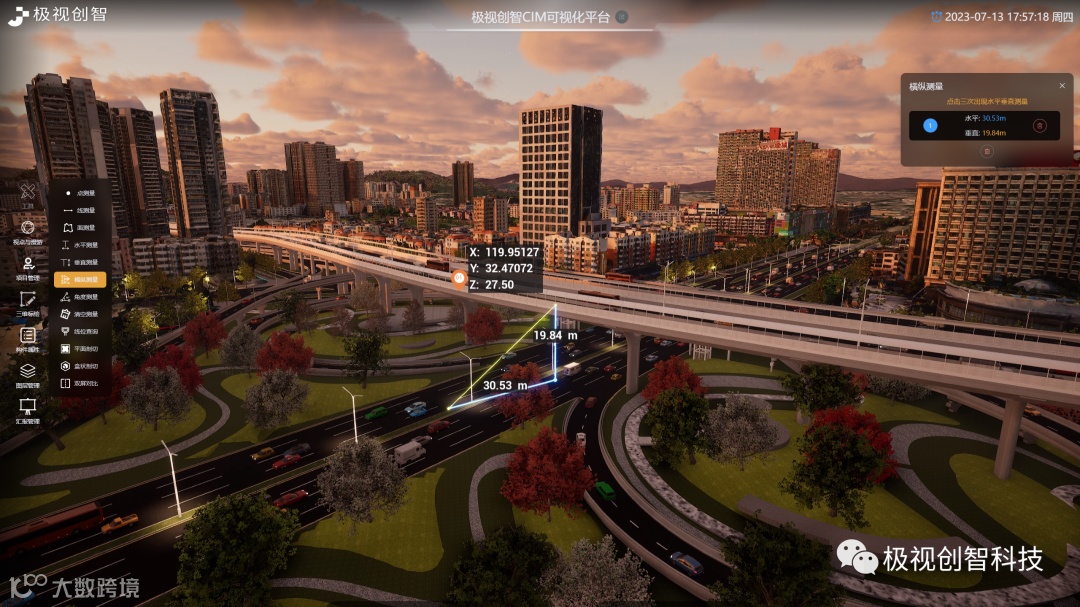
Task: Open 汇报管理 report management
Action: (x=28, y=409)
